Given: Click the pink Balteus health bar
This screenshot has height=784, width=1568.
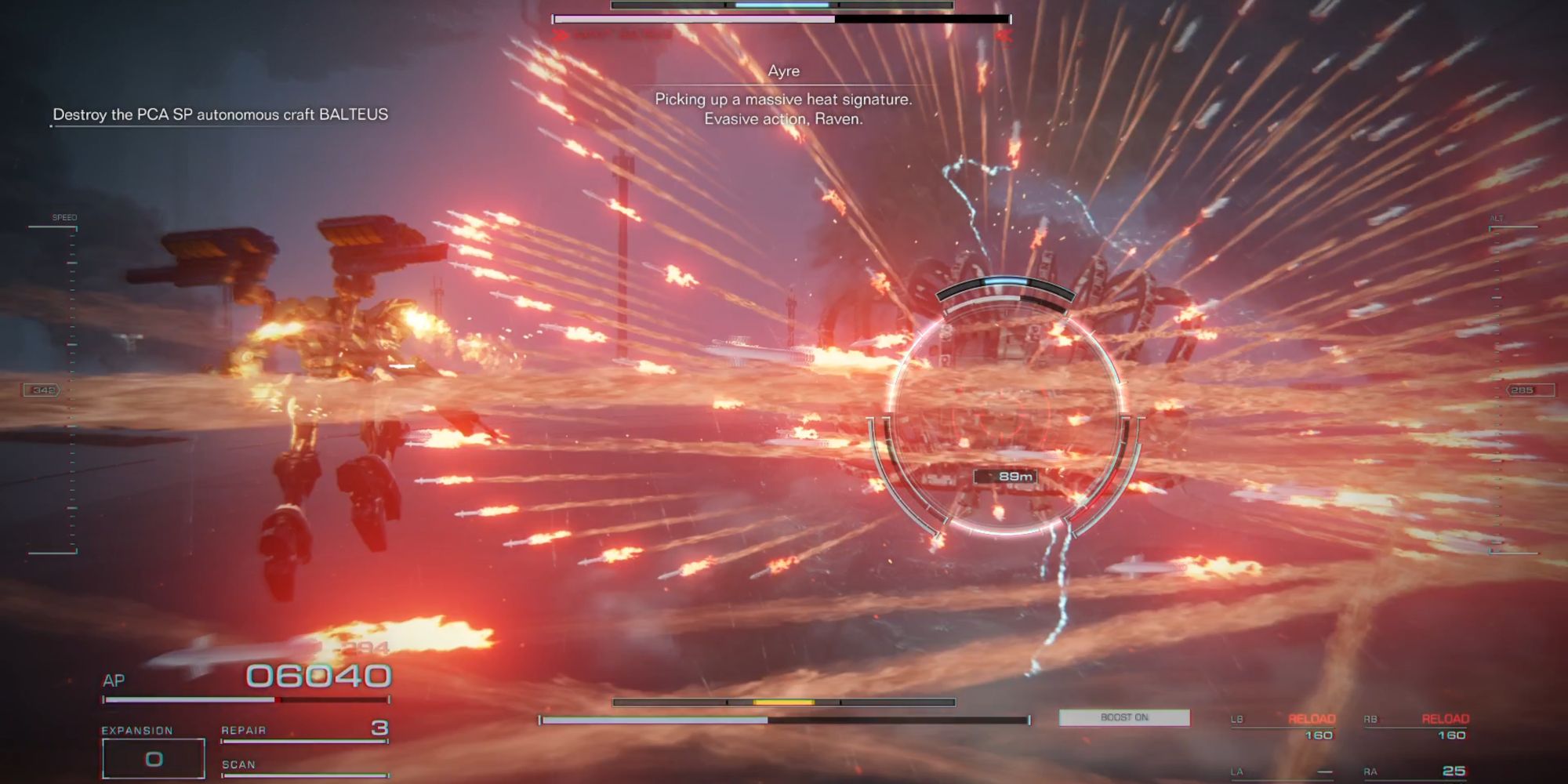Looking at the screenshot, I should 690,16.
